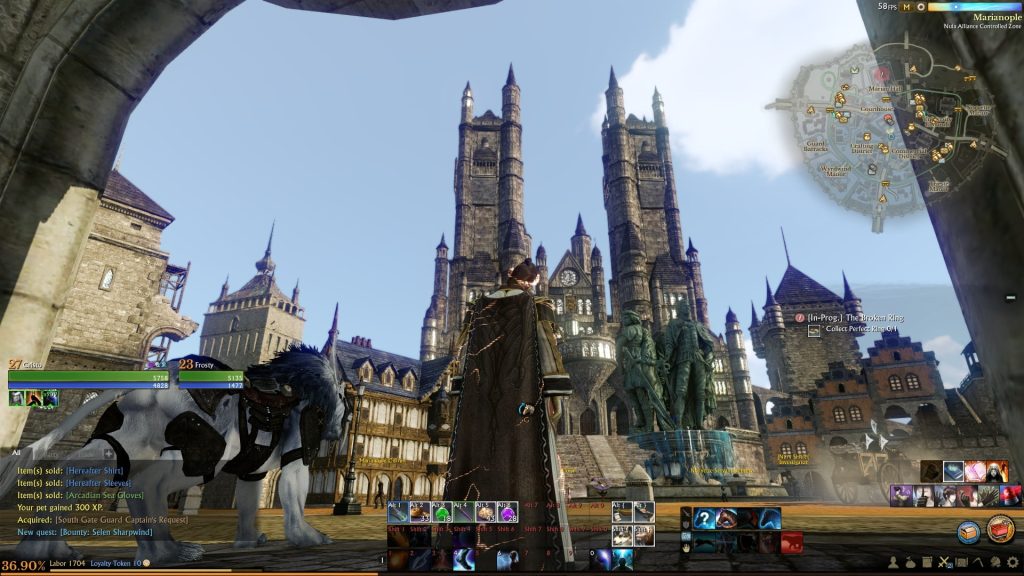Activate the glowing figure skill in bottom hotbar
Viewport: 1024px width, 576px height.
622,560
